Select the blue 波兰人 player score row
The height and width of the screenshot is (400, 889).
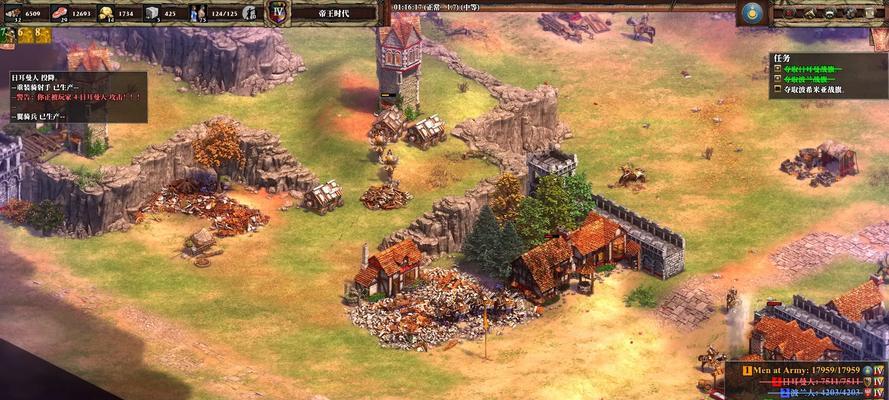pyautogui.click(x=812, y=393)
